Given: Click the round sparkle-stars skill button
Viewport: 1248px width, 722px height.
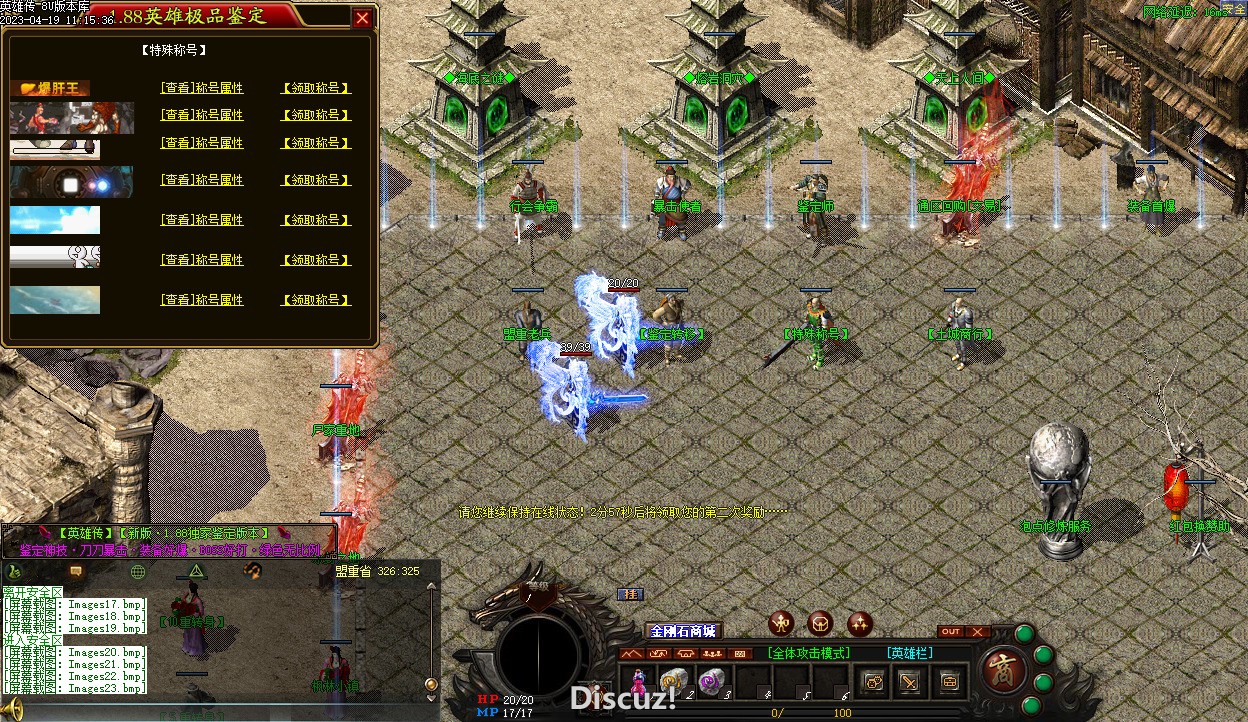Looking at the screenshot, I should [859, 624].
